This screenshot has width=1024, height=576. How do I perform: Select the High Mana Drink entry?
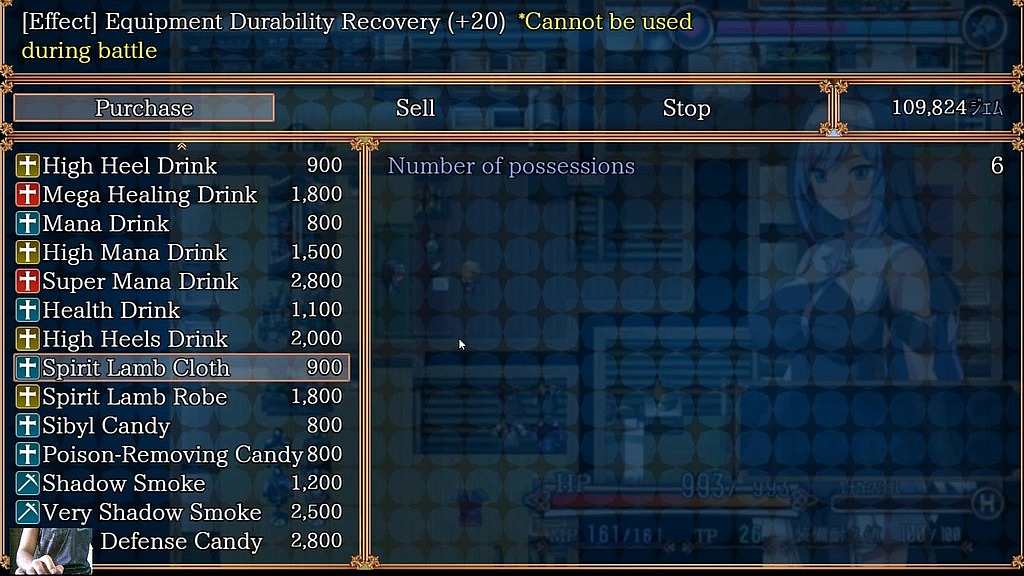(x=180, y=253)
